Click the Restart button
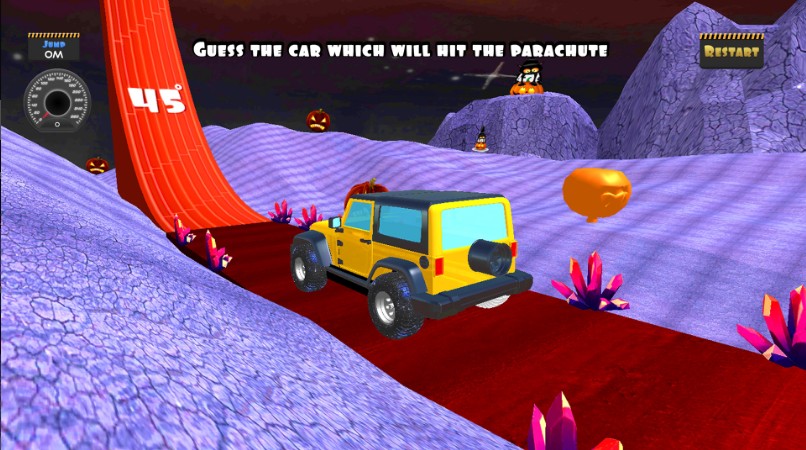Viewport: 806px width, 450px height. coord(731,51)
